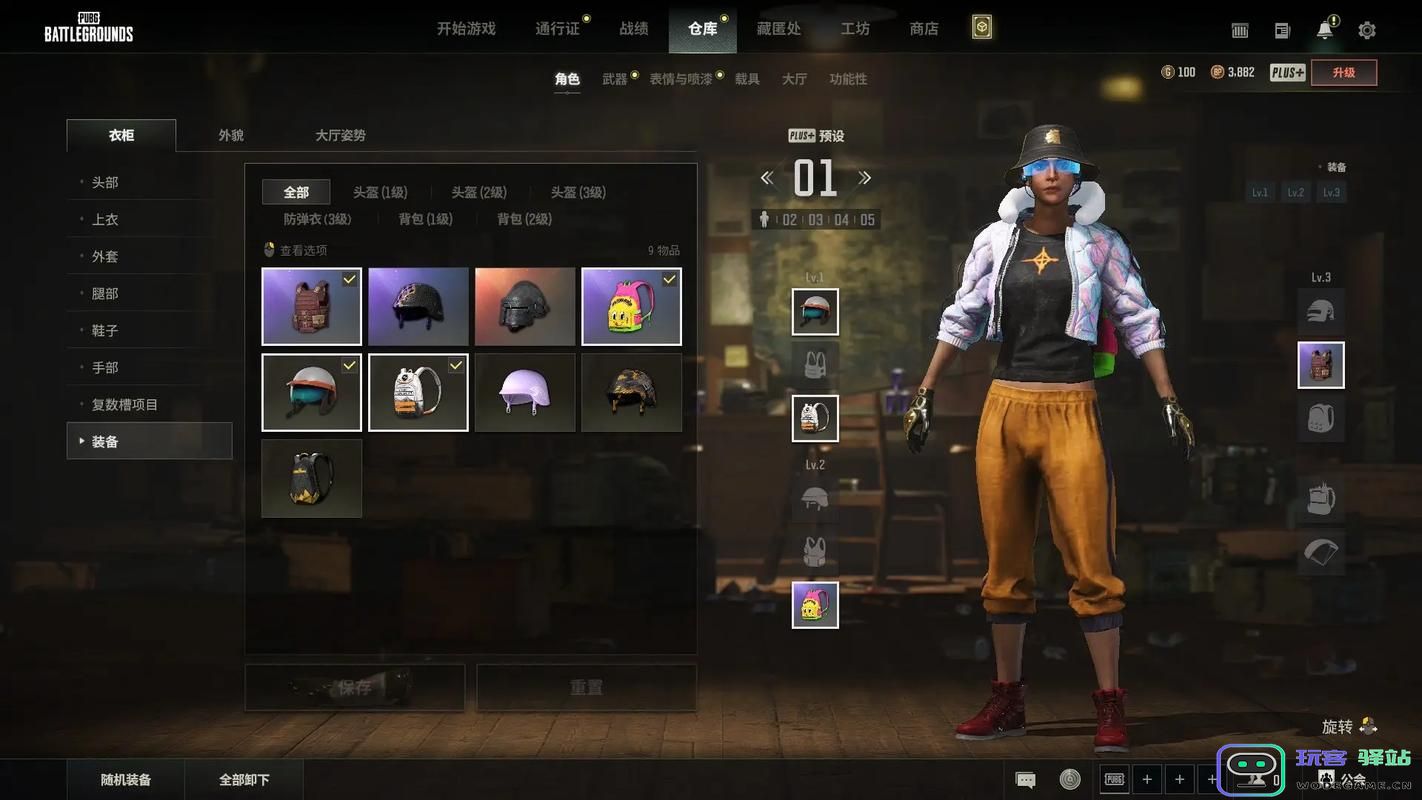Open the news panel icon
Viewport: 1422px width, 800px height.
click(x=1282, y=29)
